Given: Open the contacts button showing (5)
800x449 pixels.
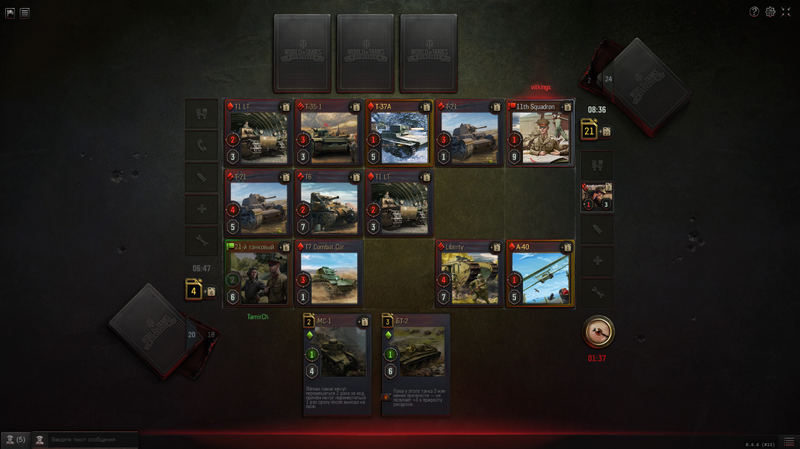Looking at the screenshot, I should click(15, 439).
